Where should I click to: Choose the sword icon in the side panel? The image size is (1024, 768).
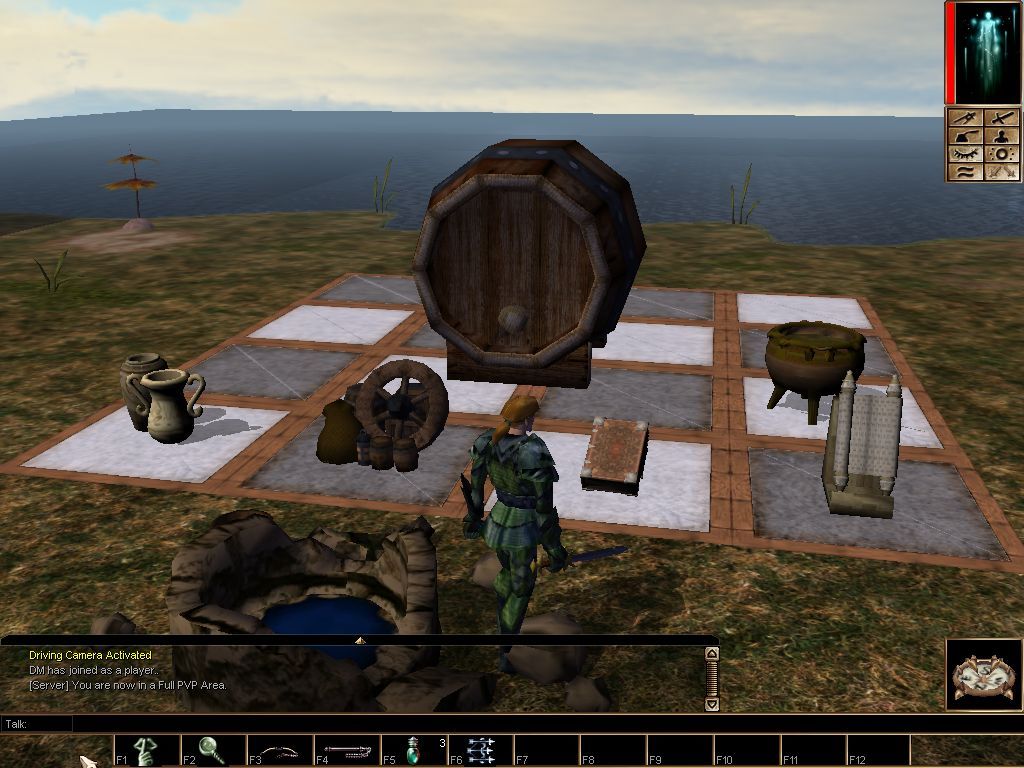point(1002,119)
